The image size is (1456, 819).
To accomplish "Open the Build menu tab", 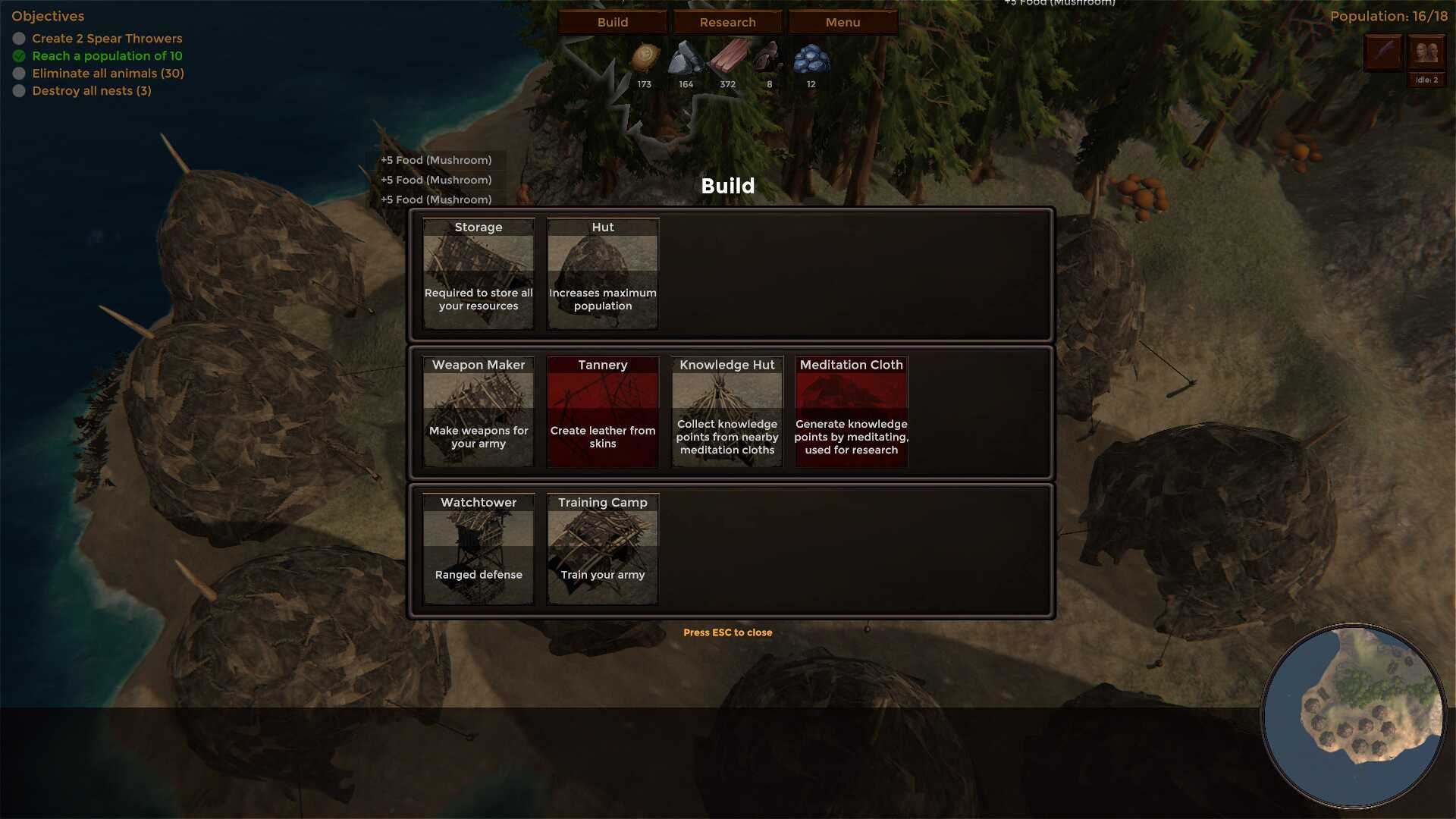I will [x=613, y=22].
